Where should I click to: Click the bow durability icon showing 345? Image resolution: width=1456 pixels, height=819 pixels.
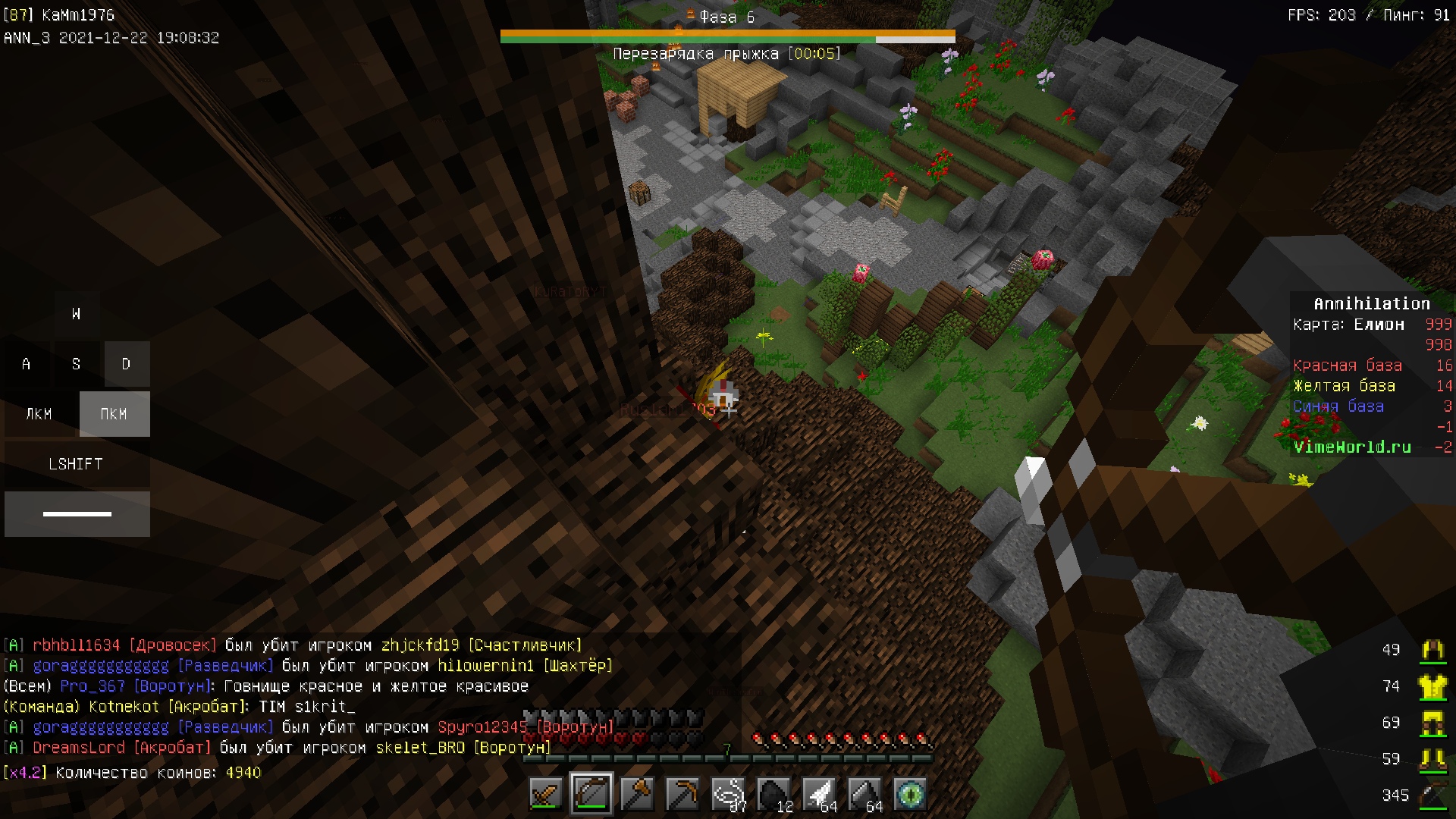1432,795
